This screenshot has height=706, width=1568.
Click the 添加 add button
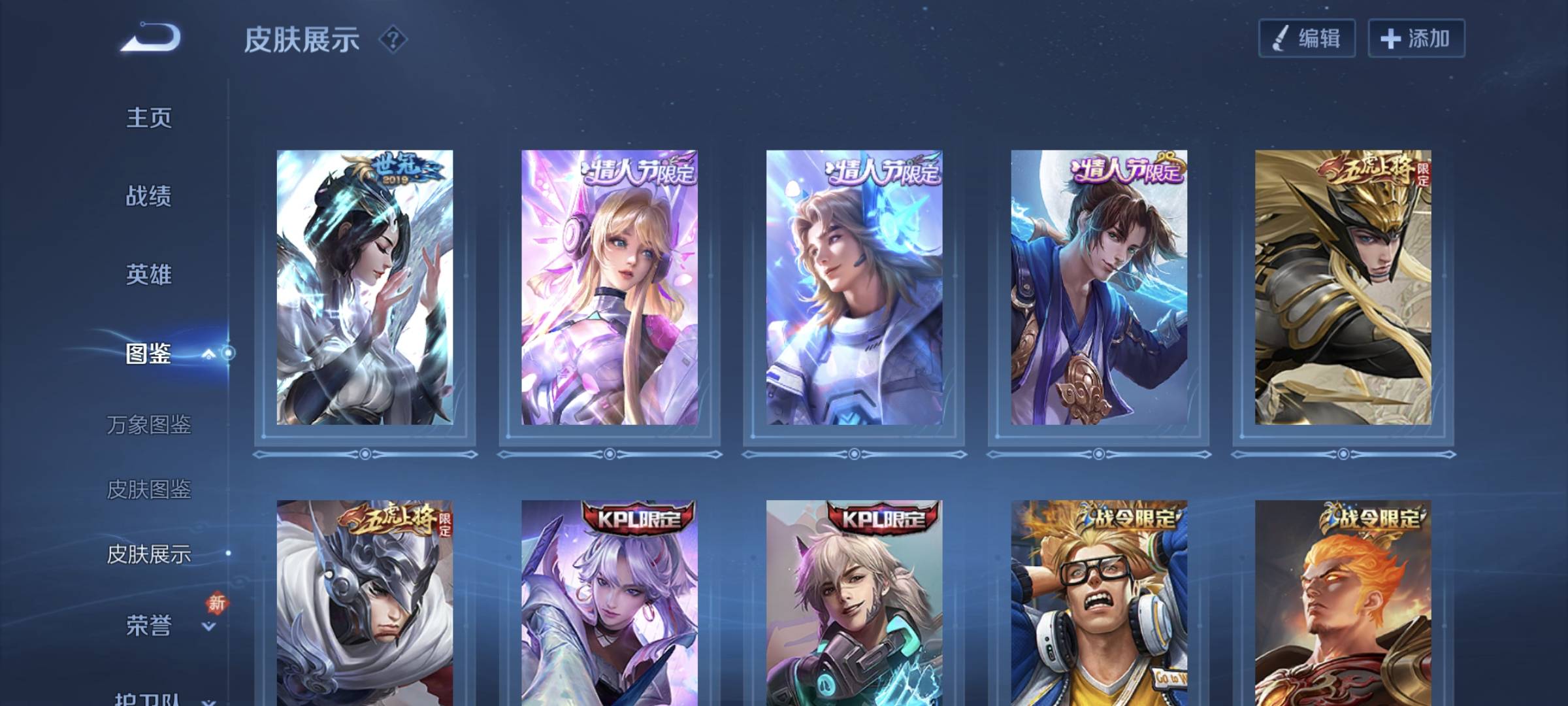(1416, 39)
